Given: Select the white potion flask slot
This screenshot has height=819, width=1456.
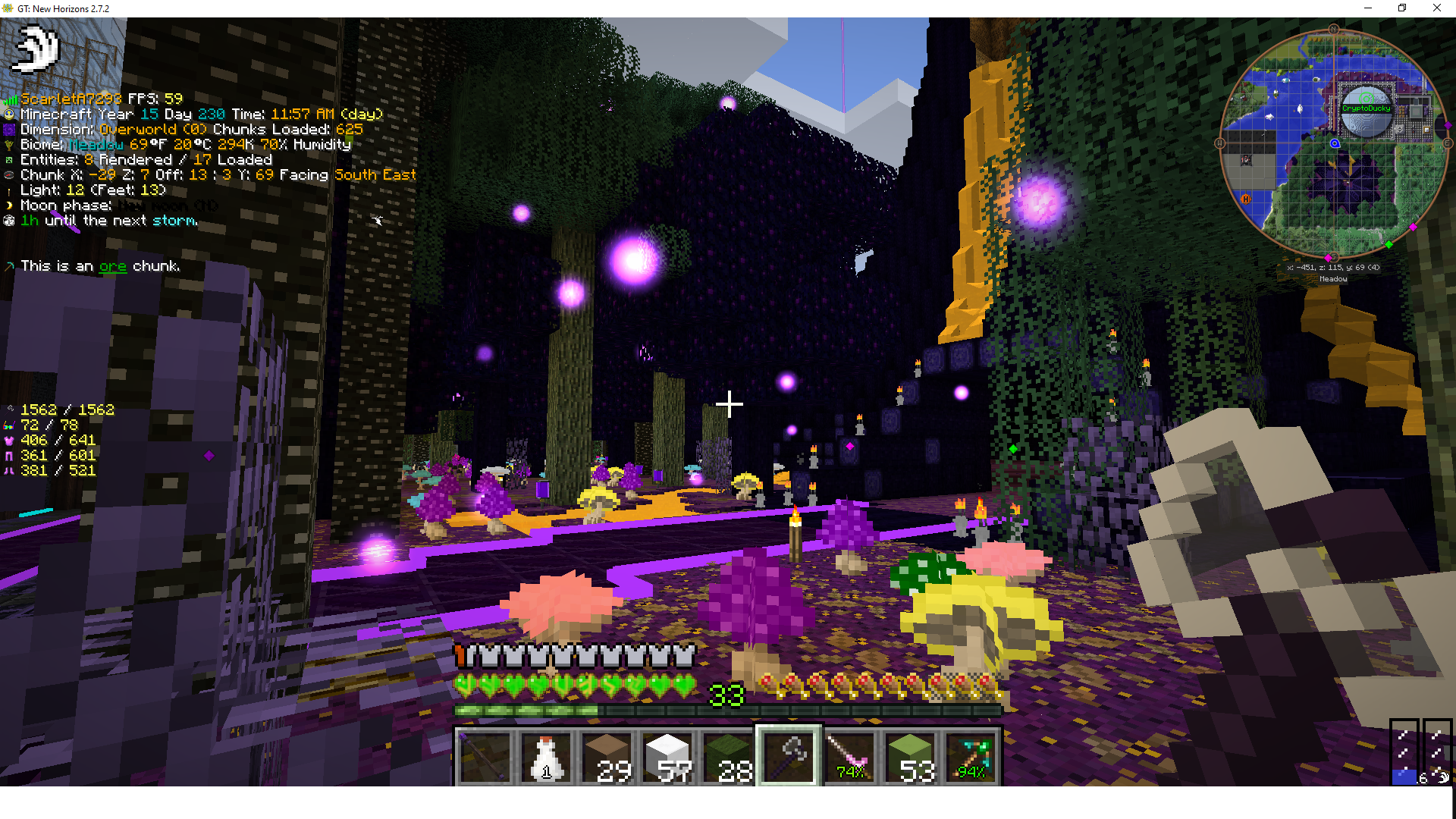Looking at the screenshot, I should point(546,755).
